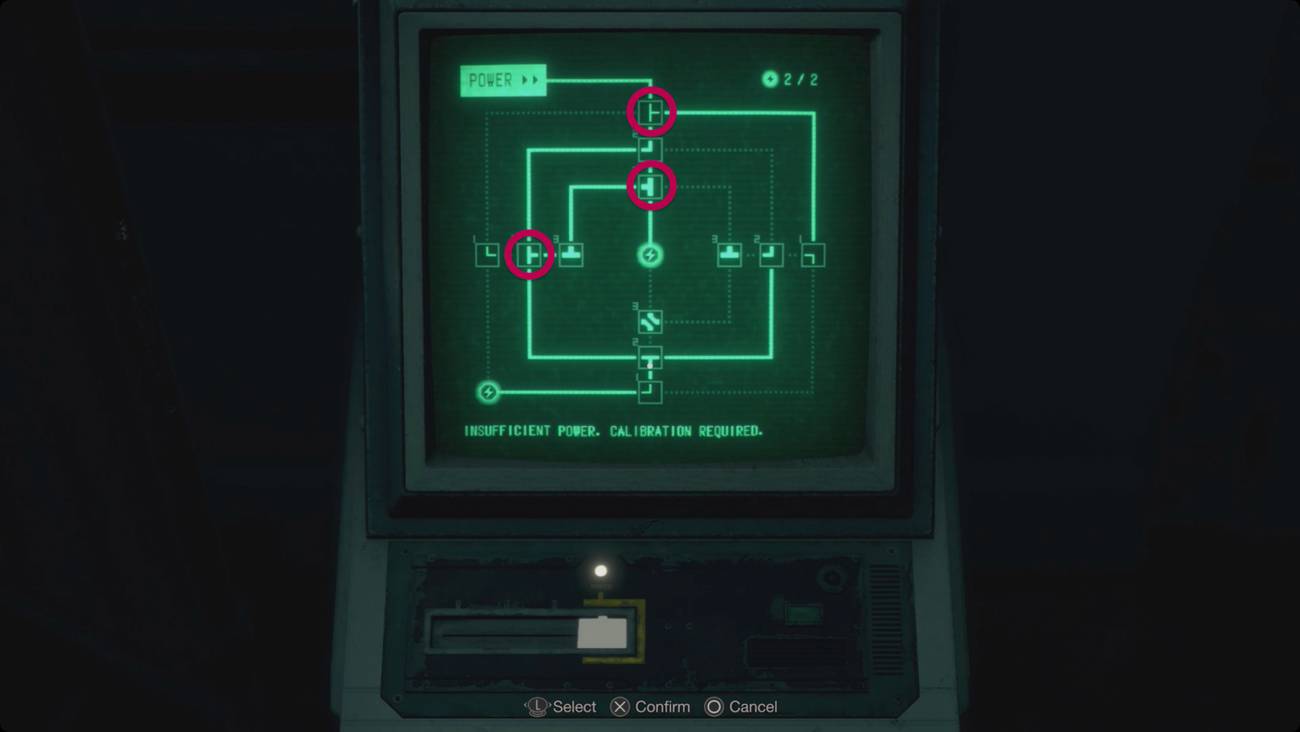Select the L-shaped corner node at far left
Image resolution: width=1300 pixels, height=732 pixels.
(x=487, y=254)
